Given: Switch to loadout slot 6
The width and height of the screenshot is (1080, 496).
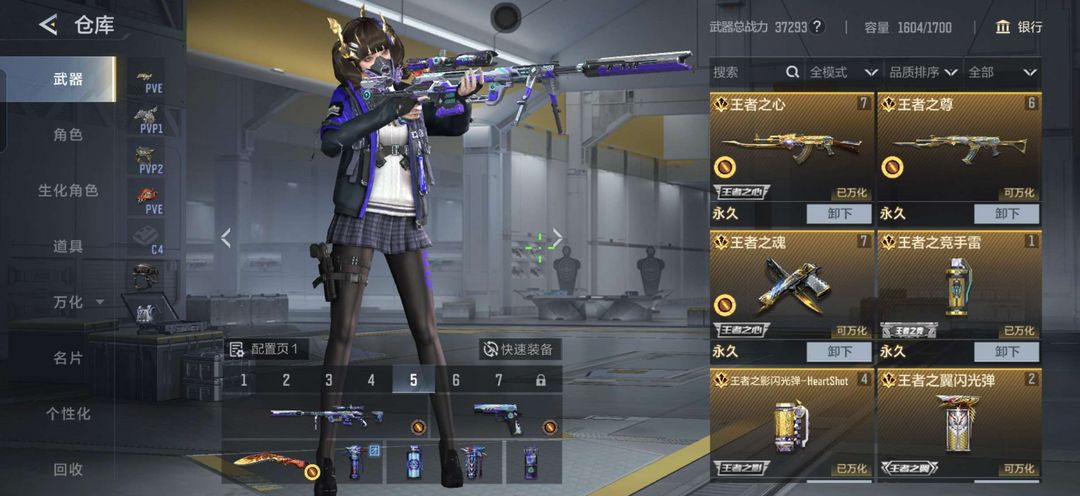Looking at the screenshot, I should (456, 380).
